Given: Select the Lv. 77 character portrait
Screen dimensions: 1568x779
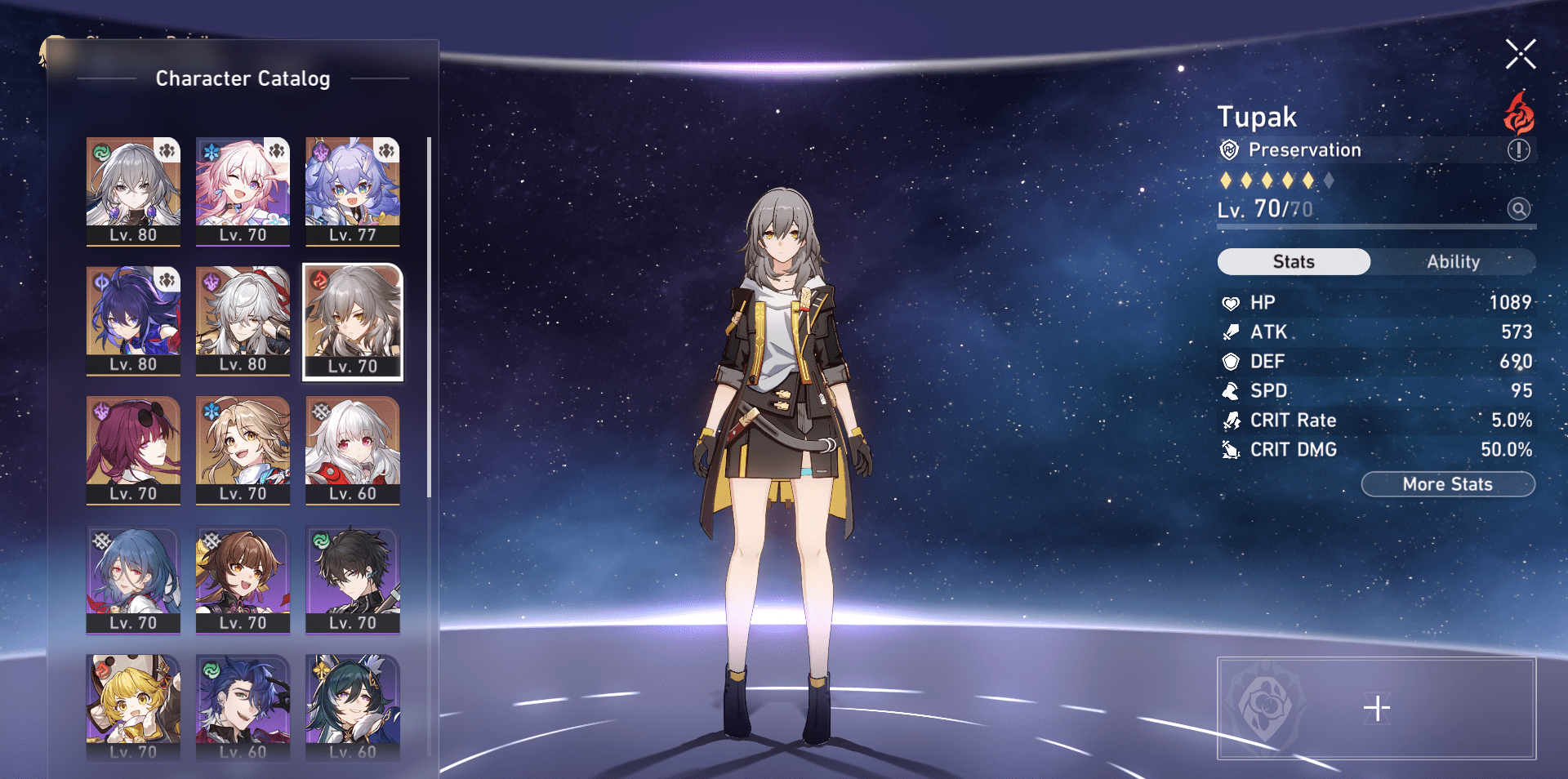Looking at the screenshot, I should 352,194.
